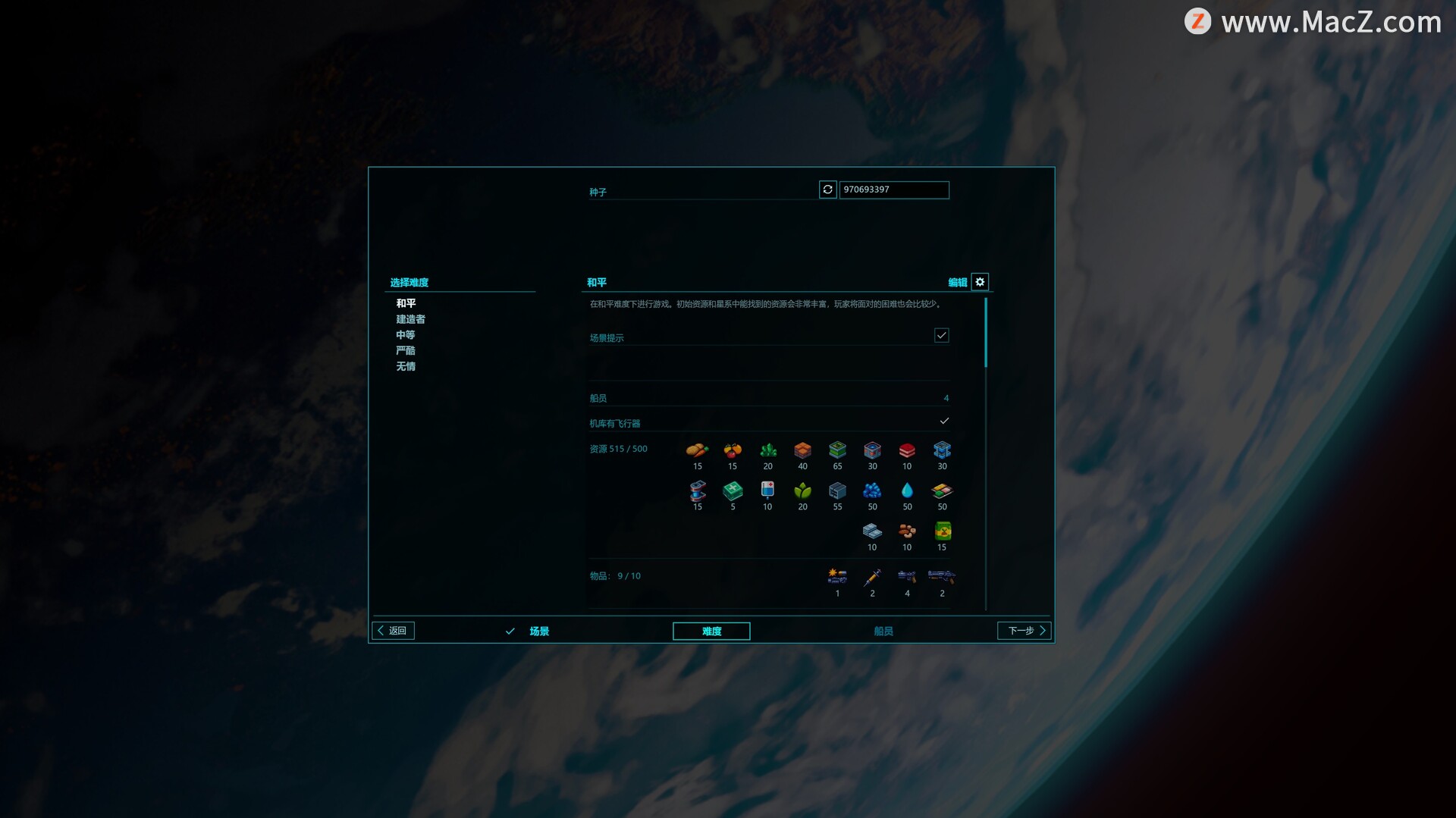The height and width of the screenshot is (818, 1456).
Task: Select the 和平 difficulty option
Action: [406, 303]
